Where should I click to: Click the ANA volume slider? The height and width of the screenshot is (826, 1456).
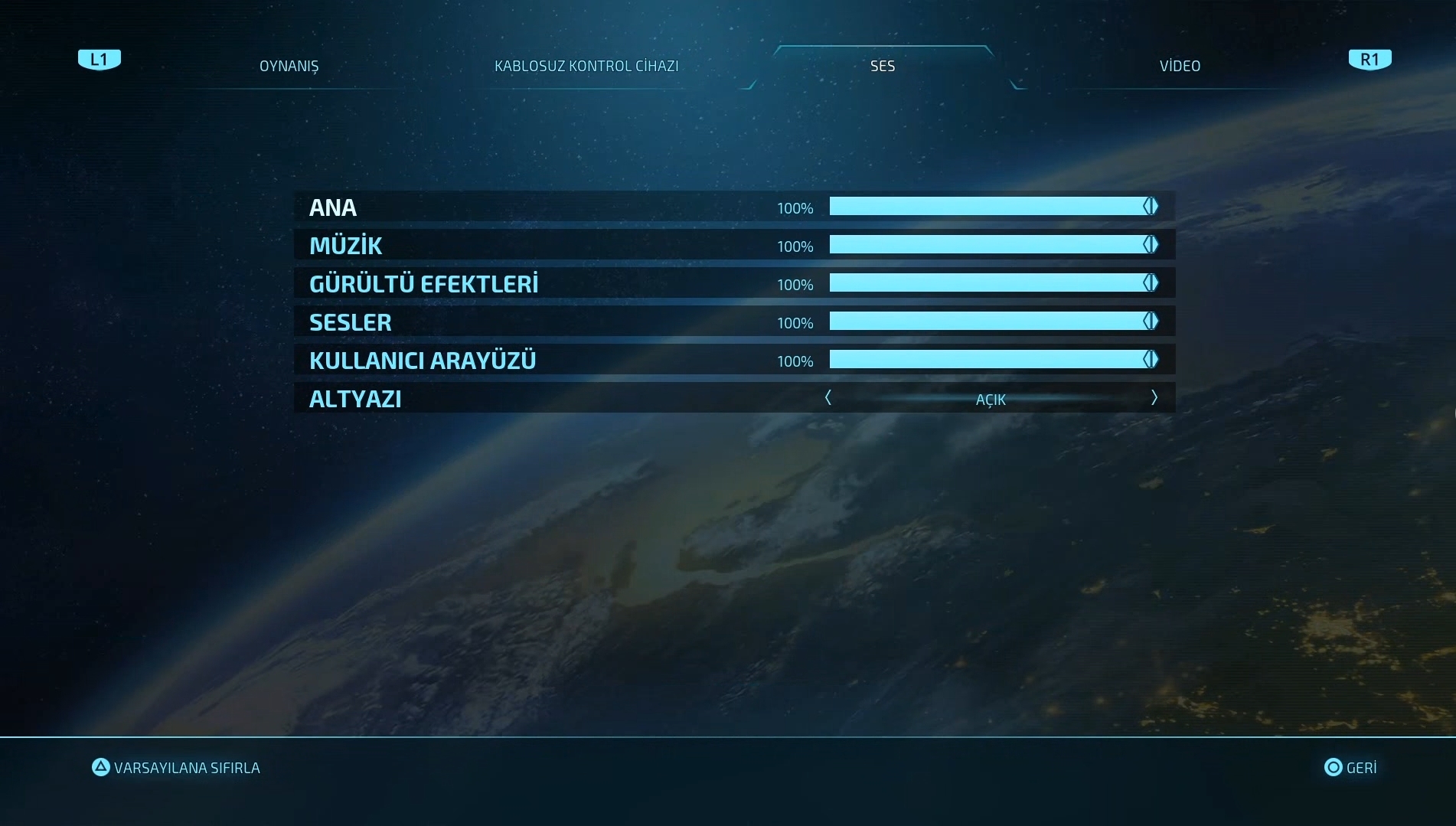pos(994,207)
